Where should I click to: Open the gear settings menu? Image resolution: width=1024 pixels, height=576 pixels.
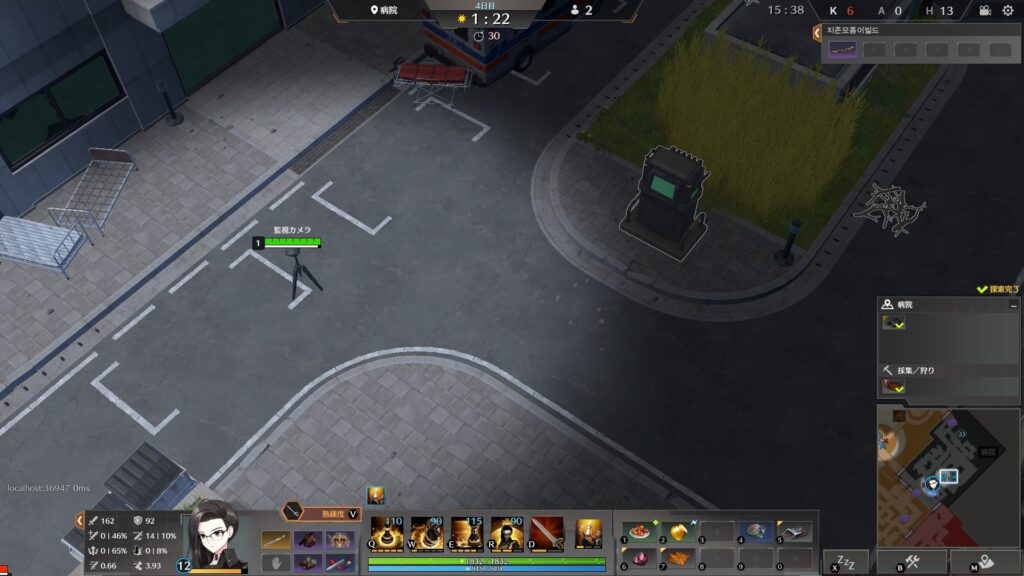point(1007,11)
